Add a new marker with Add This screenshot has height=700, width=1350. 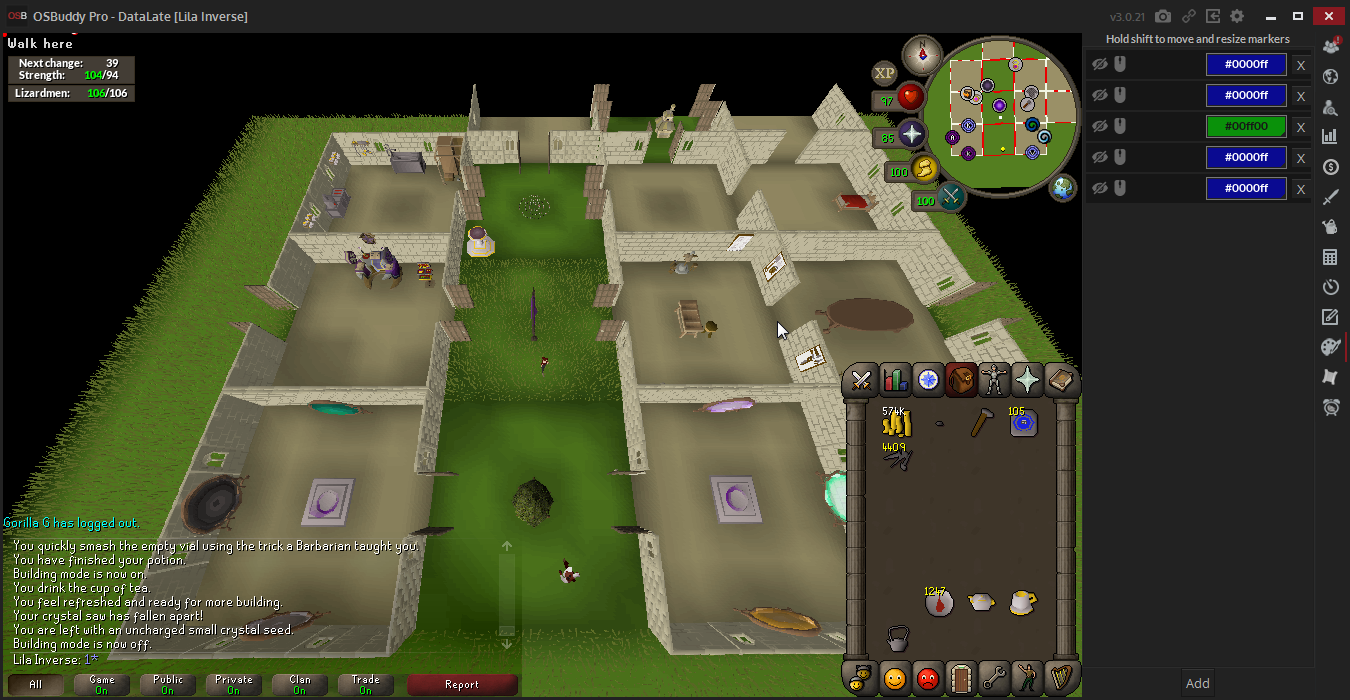click(x=1197, y=684)
